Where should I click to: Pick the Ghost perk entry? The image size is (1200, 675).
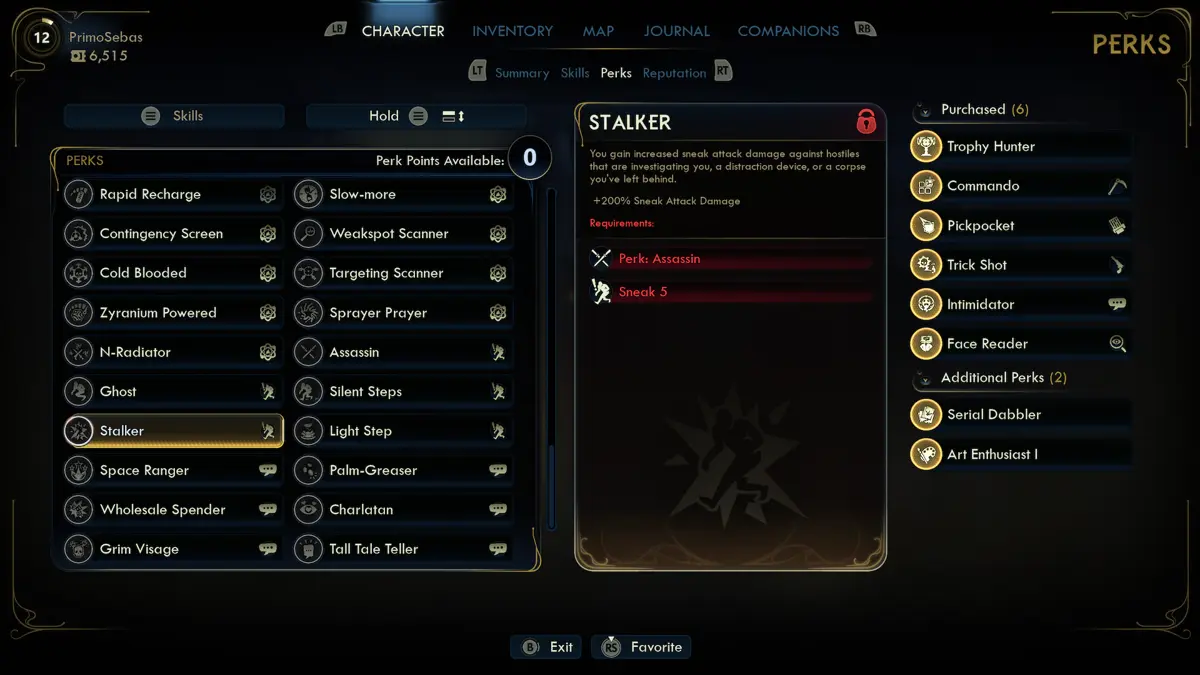tap(172, 392)
